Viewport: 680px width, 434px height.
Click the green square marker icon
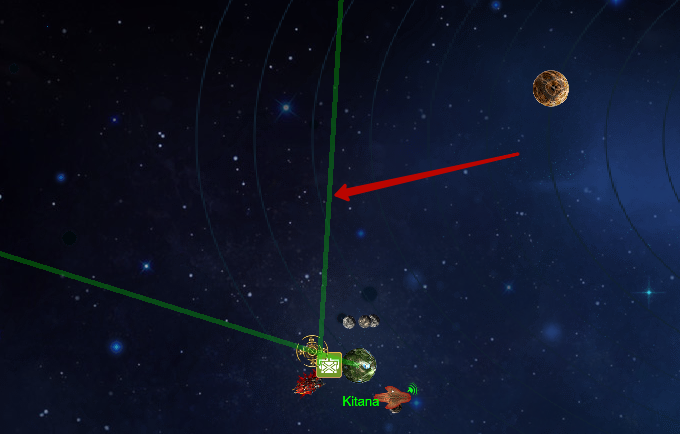click(x=329, y=366)
